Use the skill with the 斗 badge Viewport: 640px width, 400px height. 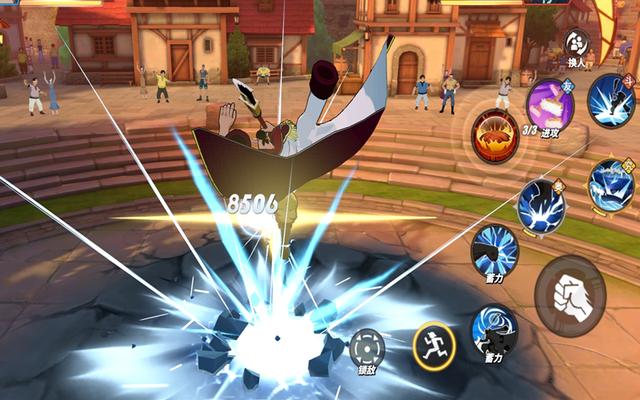pyautogui.click(x=611, y=99)
